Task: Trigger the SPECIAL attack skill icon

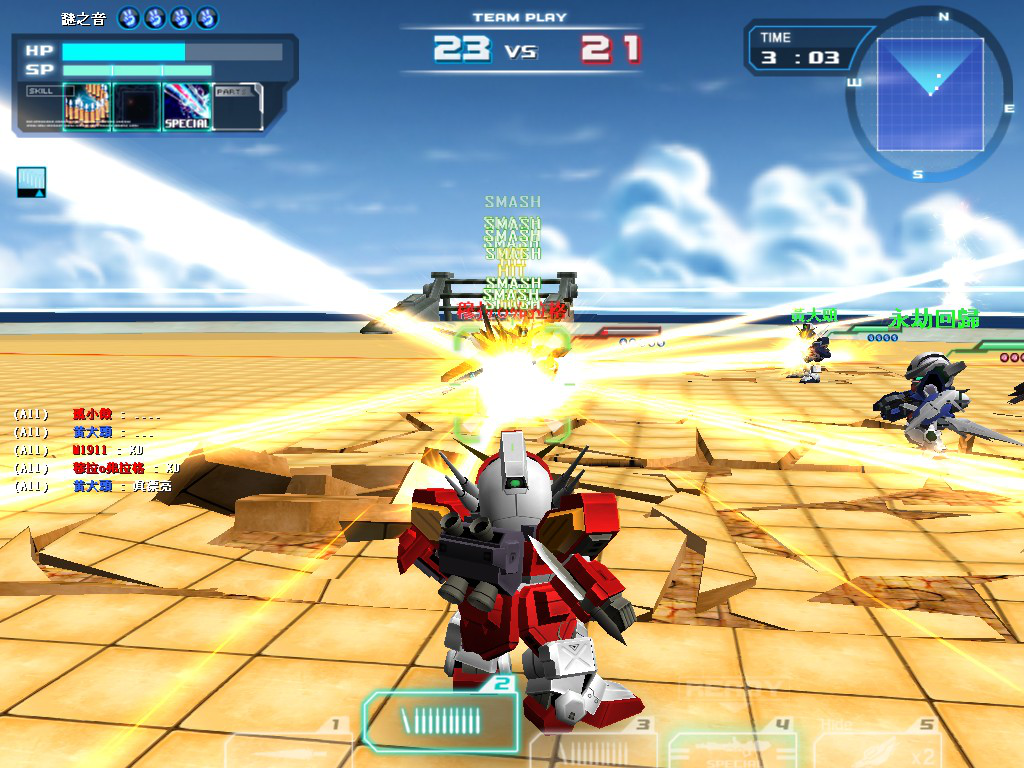Action: (187, 106)
